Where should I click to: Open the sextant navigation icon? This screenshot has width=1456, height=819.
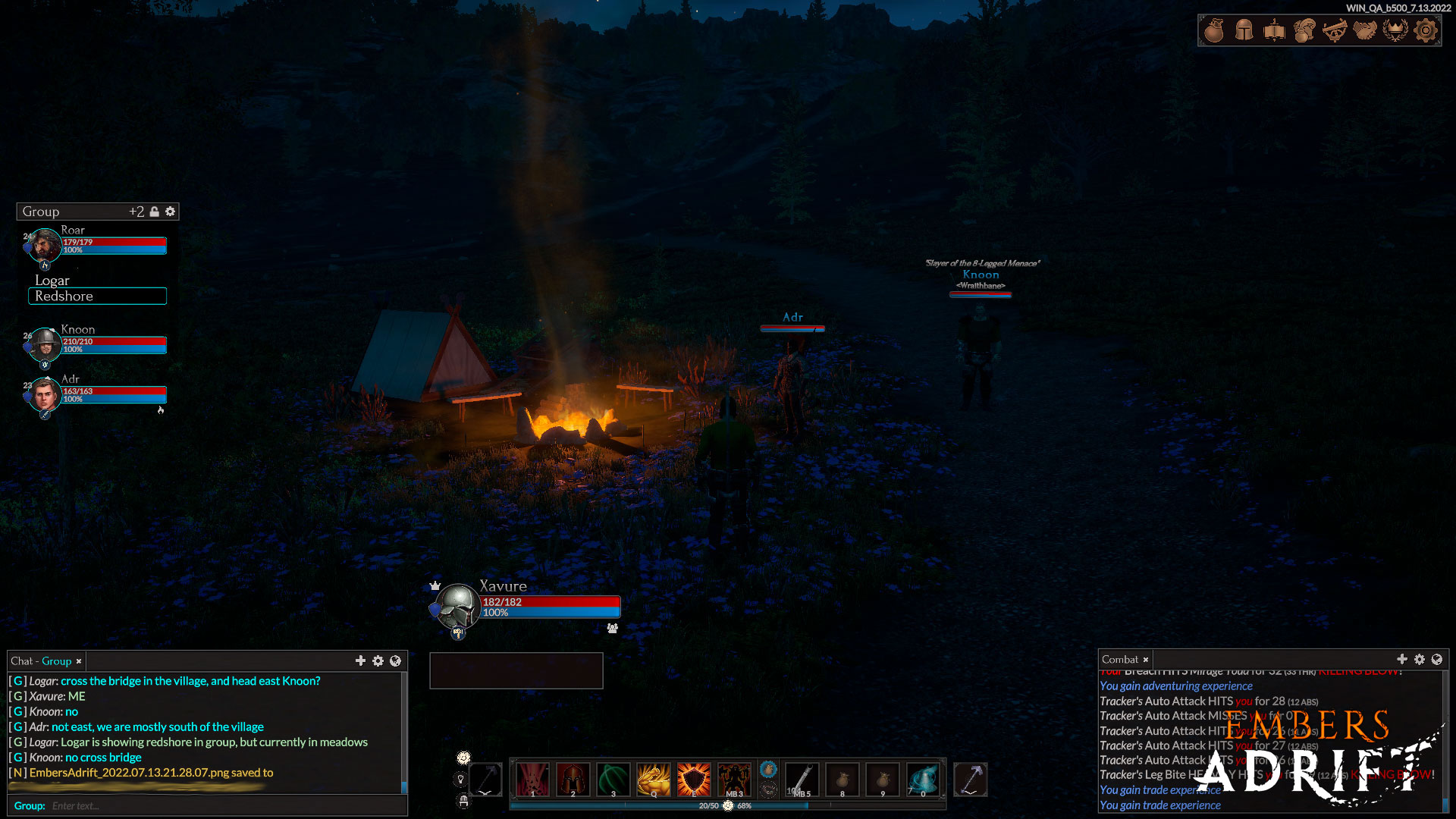(x=1335, y=30)
